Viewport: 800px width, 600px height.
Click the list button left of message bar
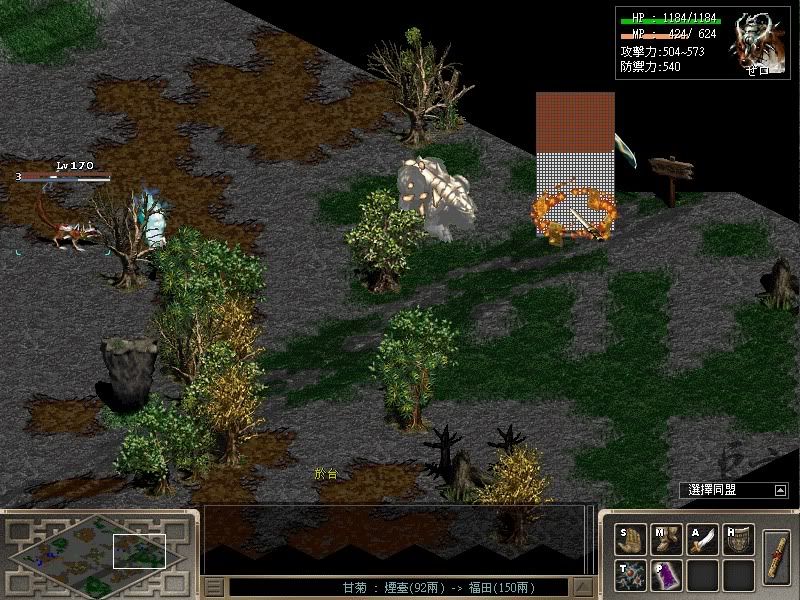click(214, 587)
